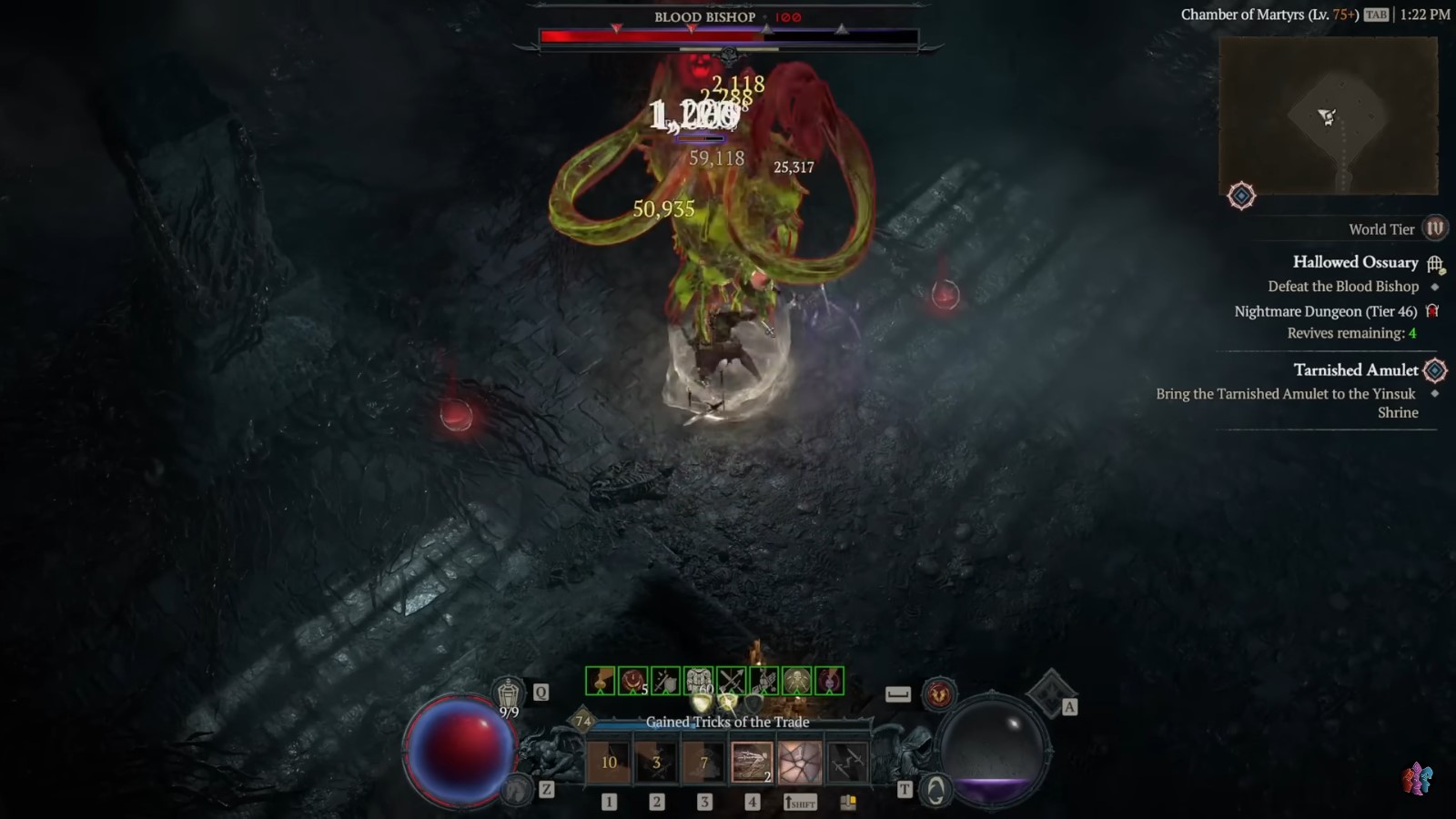1456x819 pixels.
Task: Click the buff icon showing 60 stacks
Action: pyautogui.click(x=697, y=680)
